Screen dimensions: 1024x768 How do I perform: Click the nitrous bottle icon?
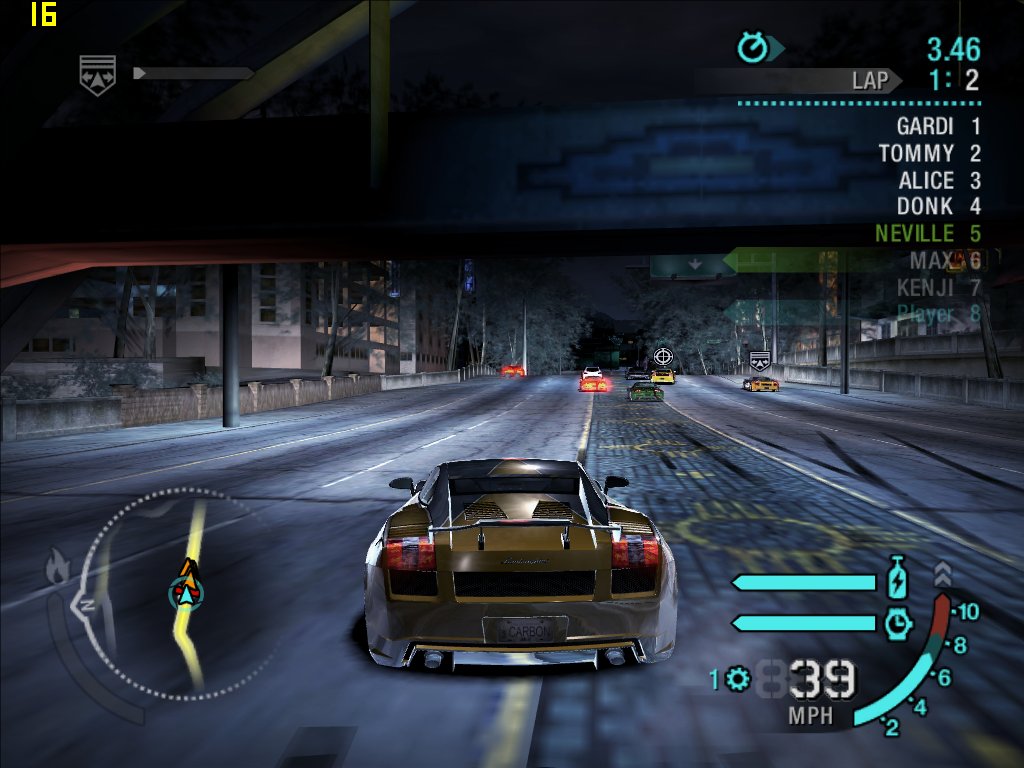[897, 579]
